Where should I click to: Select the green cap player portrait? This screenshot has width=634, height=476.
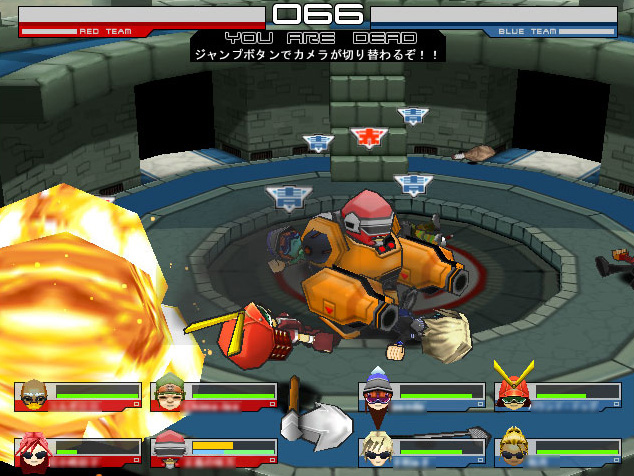(x=168, y=396)
